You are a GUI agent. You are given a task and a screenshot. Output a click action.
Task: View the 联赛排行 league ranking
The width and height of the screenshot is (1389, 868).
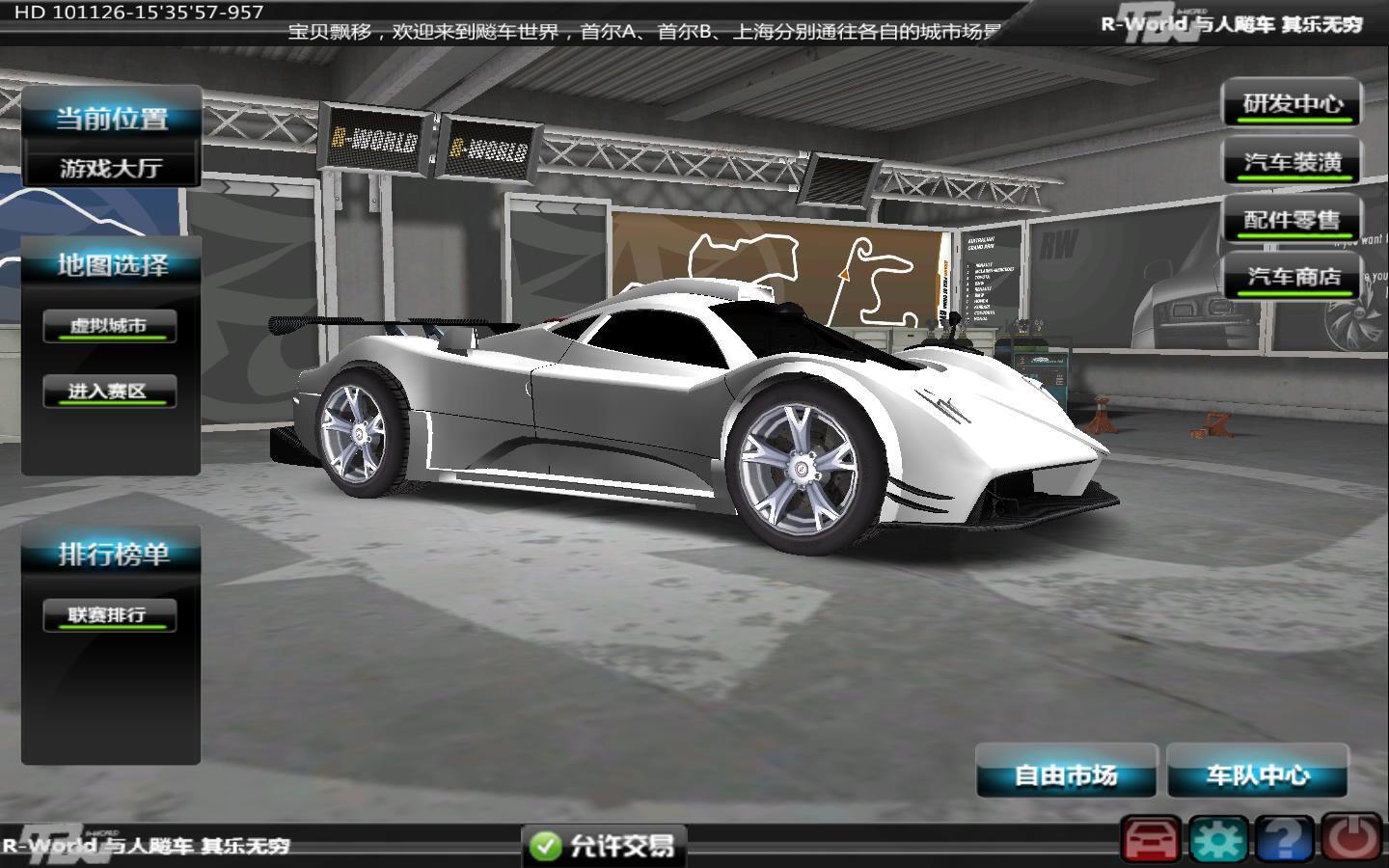click(109, 615)
